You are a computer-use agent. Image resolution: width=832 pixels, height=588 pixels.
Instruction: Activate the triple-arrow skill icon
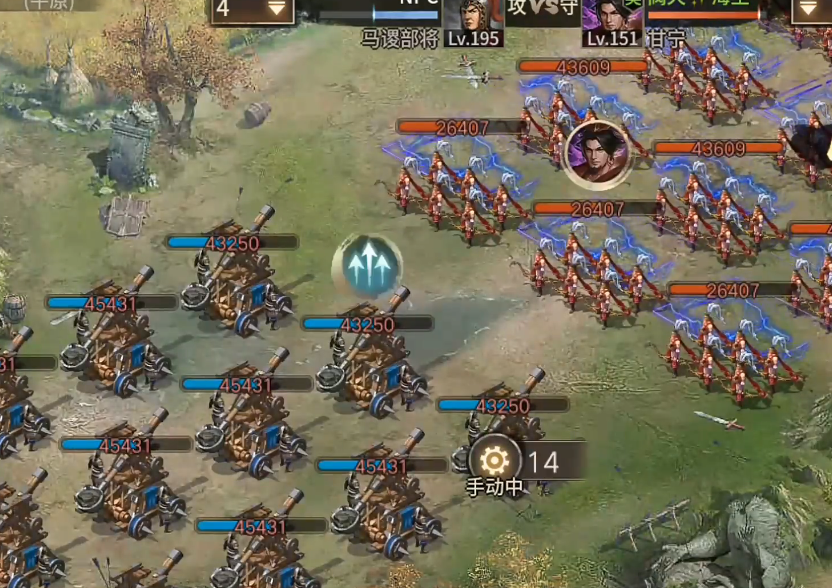tap(367, 266)
